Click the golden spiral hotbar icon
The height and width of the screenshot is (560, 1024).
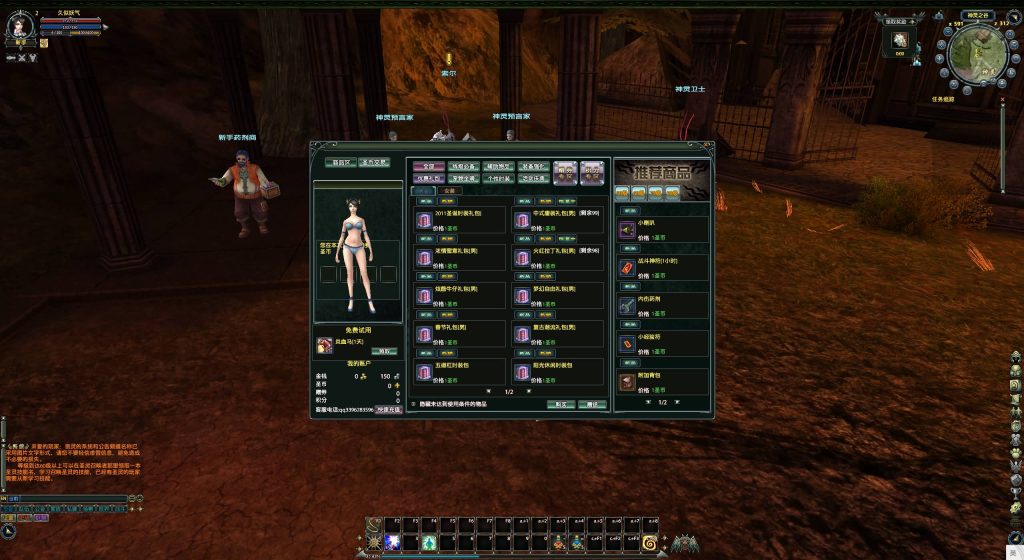[x=650, y=542]
